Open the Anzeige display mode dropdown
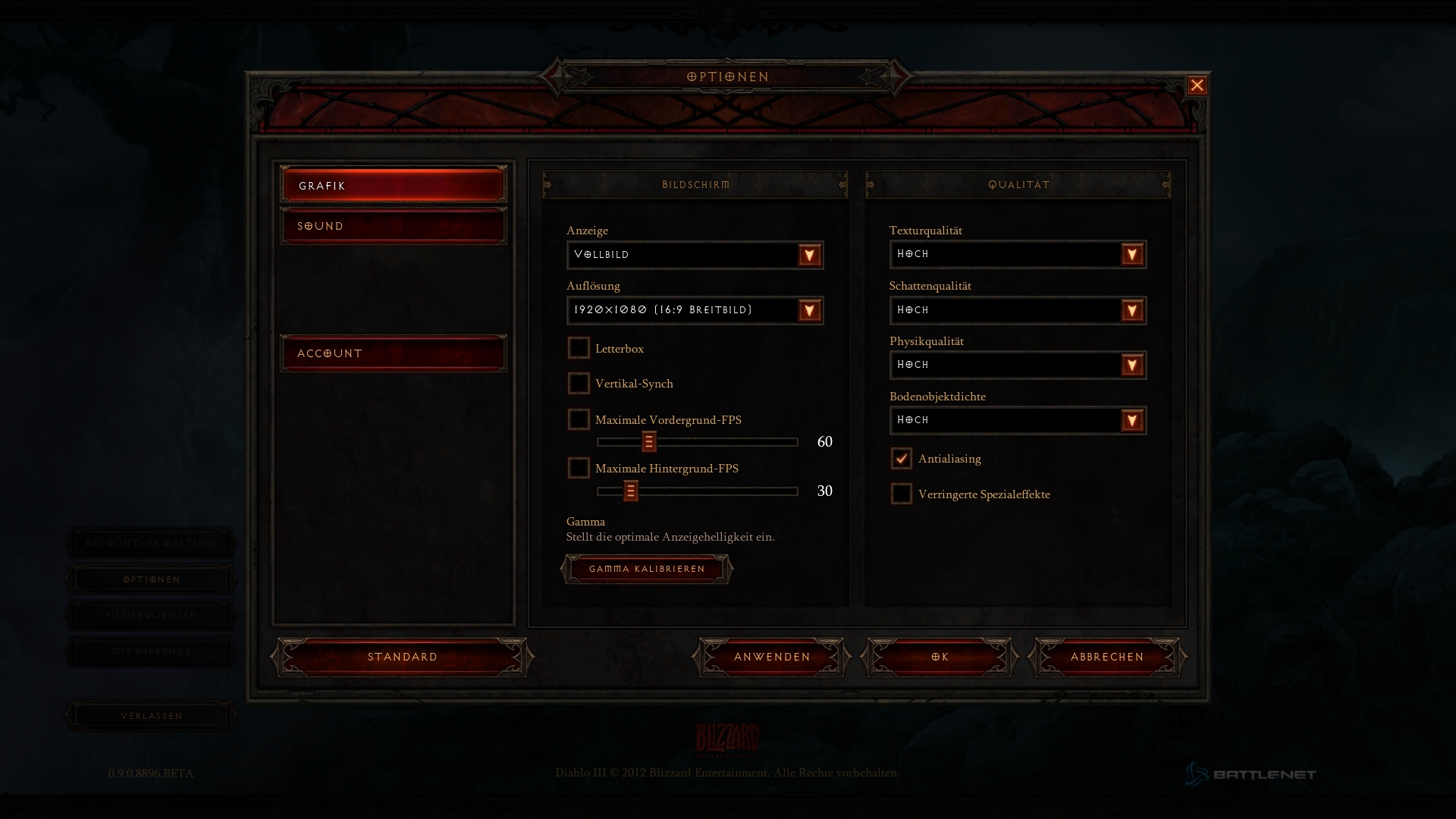Screen dimensions: 1456x819 [809, 255]
